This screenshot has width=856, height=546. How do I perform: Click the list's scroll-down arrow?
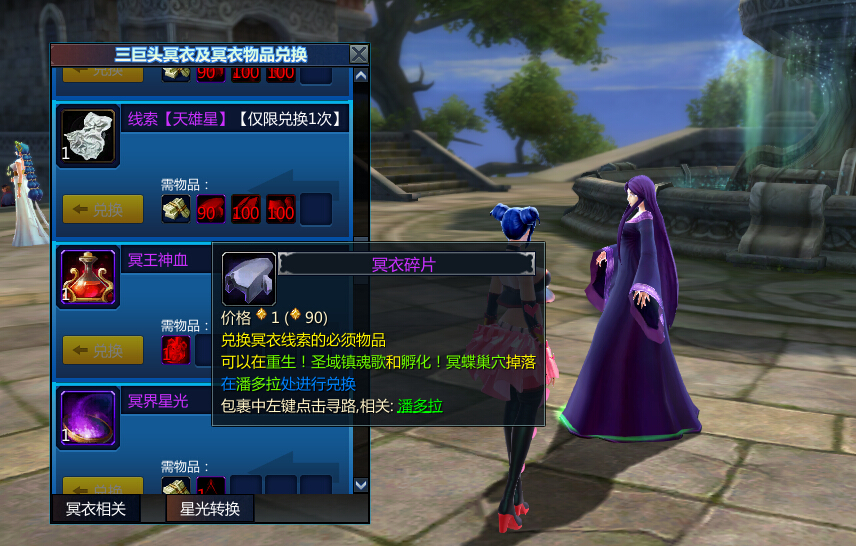click(361, 485)
